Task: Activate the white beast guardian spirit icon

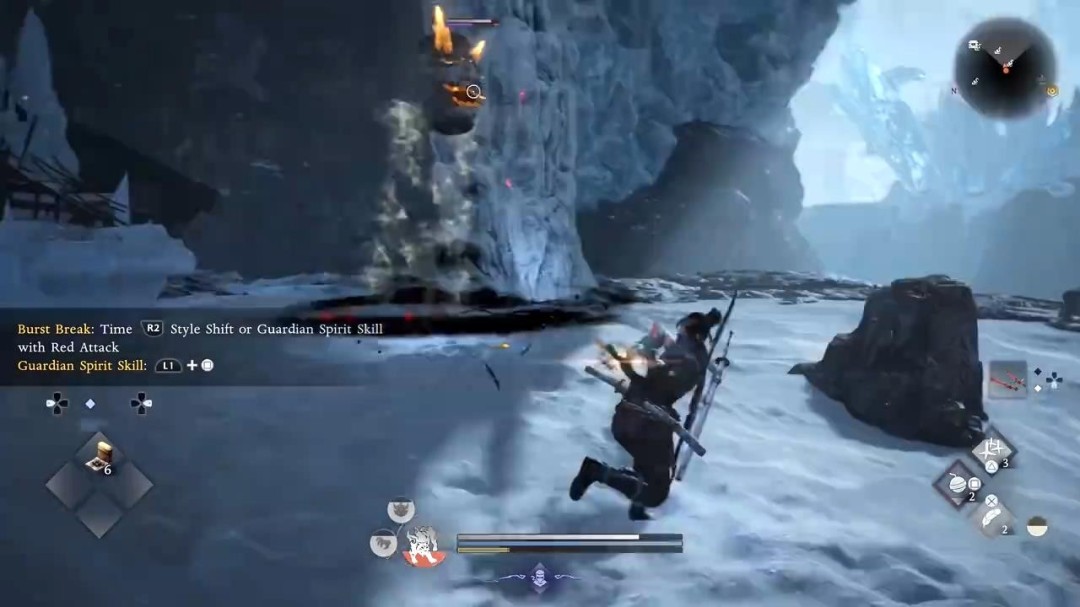Action: tap(422, 546)
